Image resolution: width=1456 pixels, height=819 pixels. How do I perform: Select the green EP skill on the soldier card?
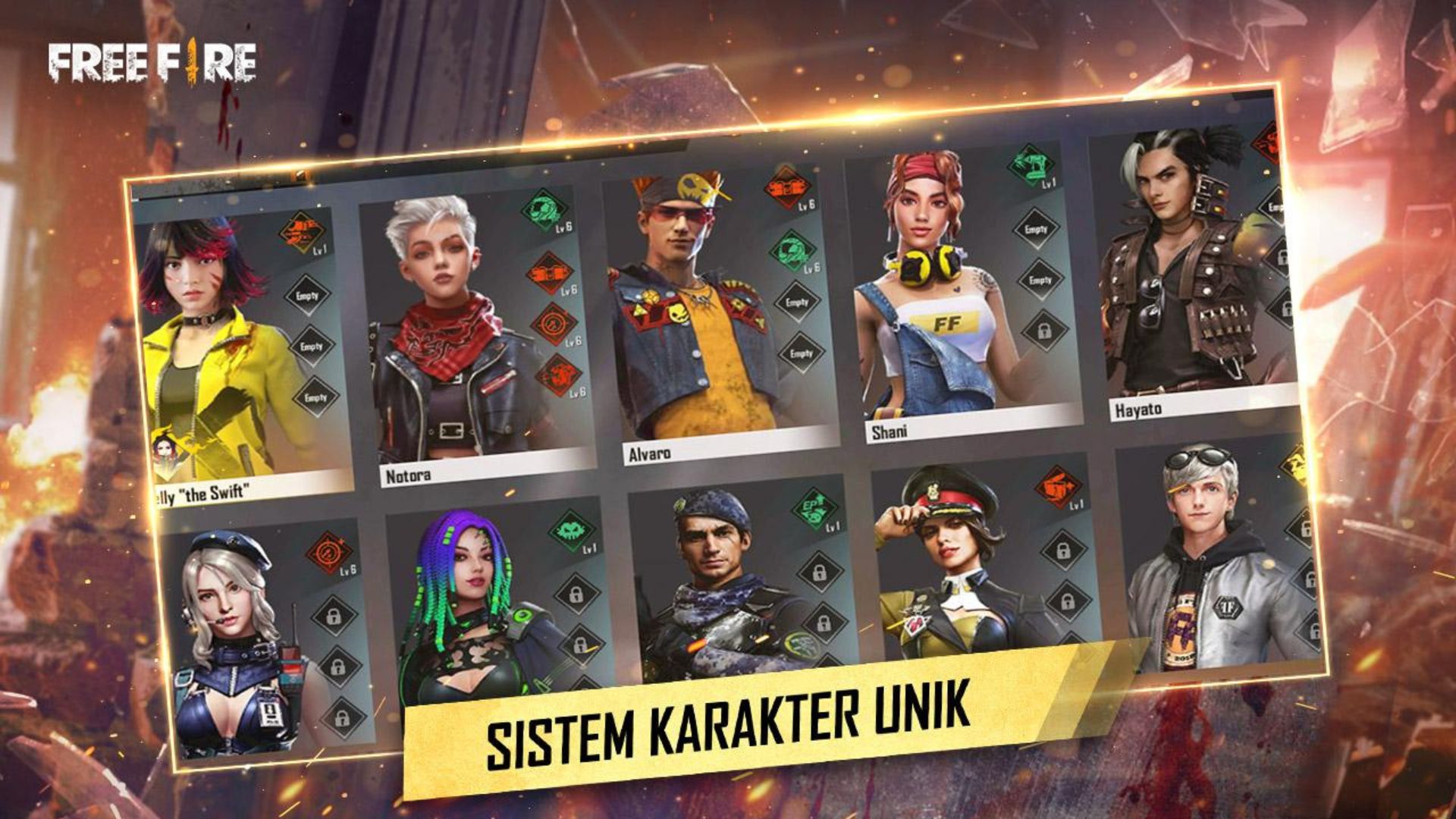point(814,507)
